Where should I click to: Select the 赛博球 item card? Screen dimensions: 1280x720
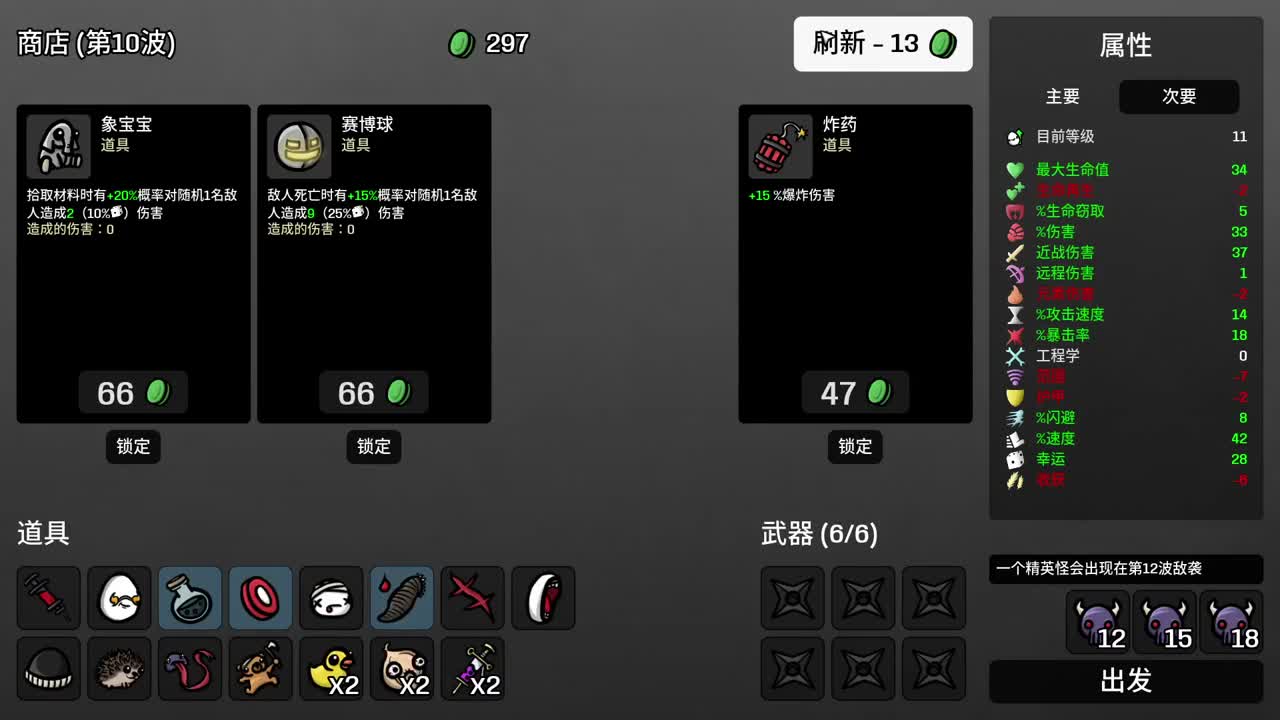pyautogui.click(x=374, y=260)
